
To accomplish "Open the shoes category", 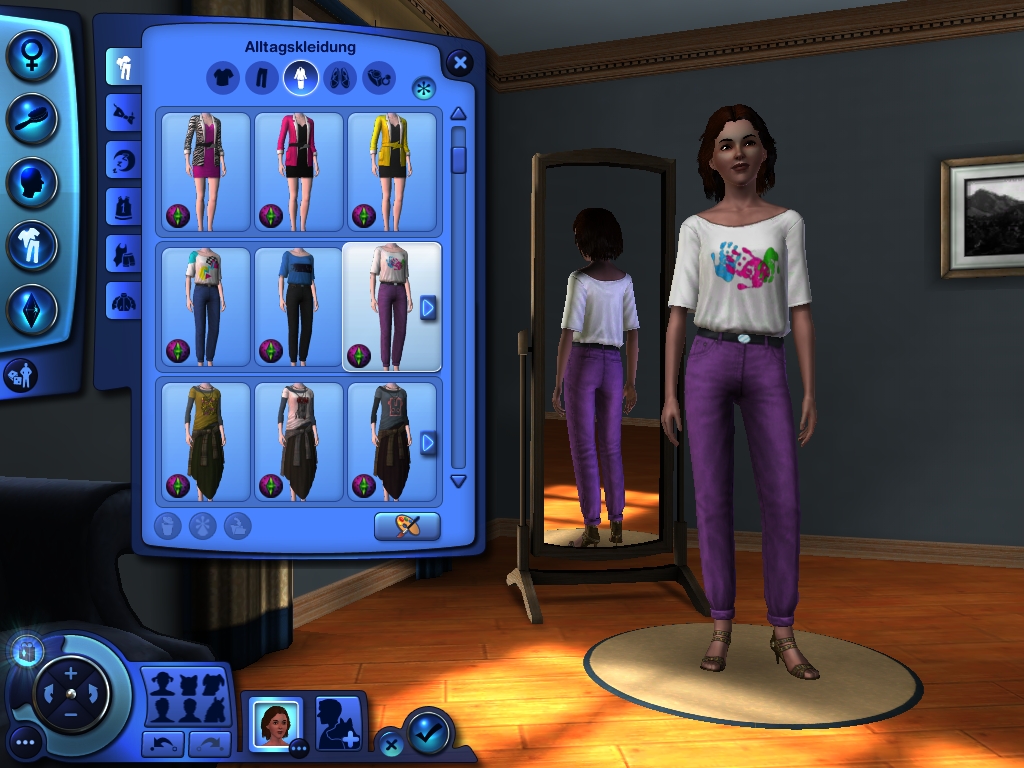I will tap(340, 77).
